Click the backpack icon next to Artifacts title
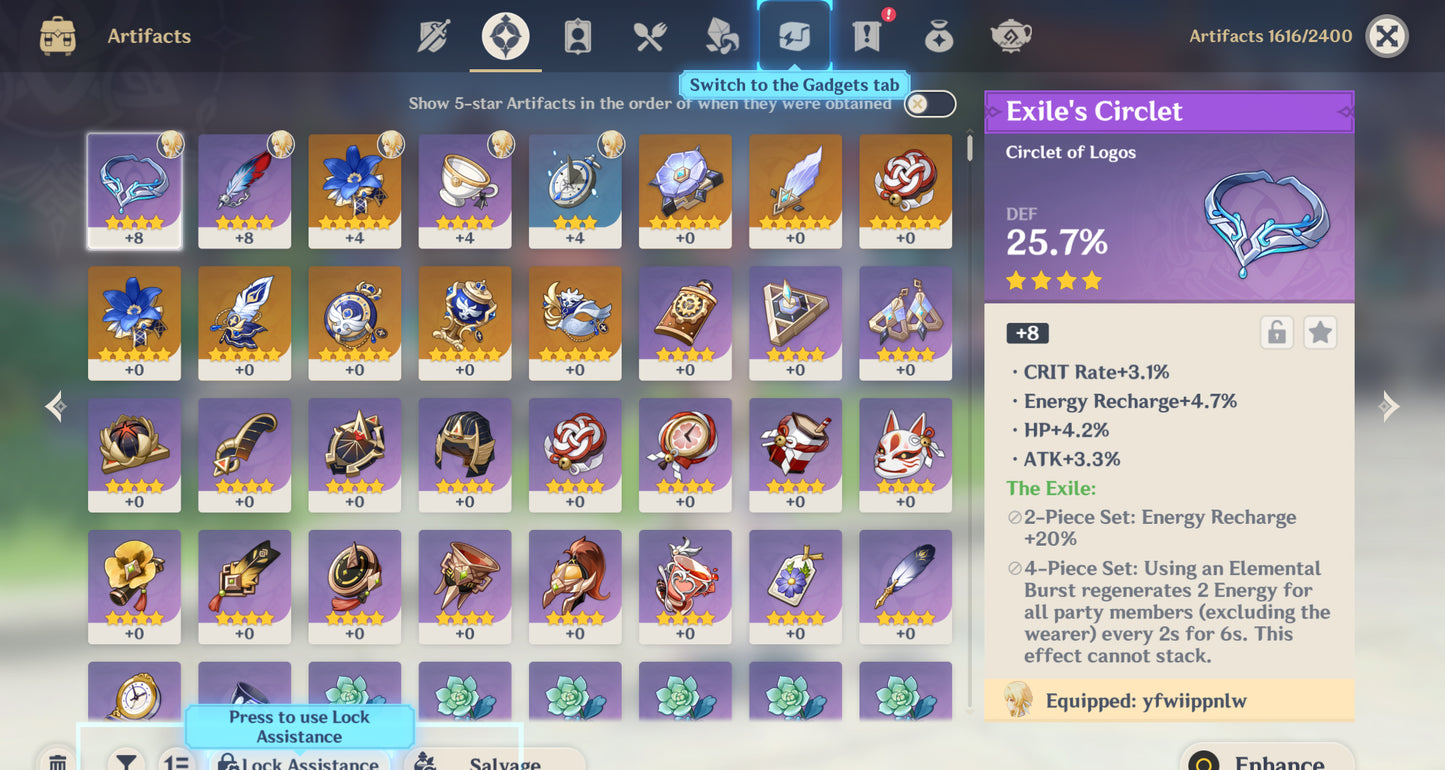The width and height of the screenshot is (1445, 770). pos(57,35)
